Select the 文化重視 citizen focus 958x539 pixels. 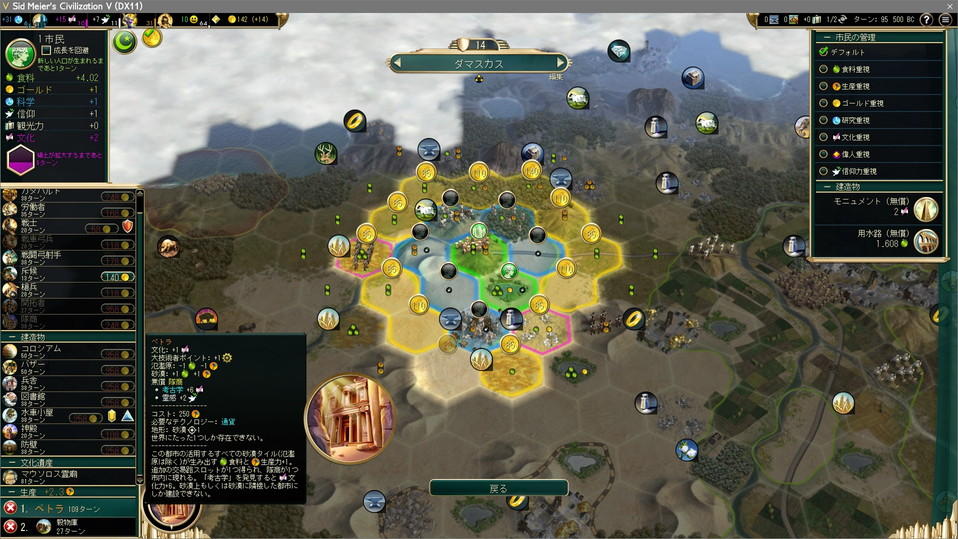[x=824, y=137]
